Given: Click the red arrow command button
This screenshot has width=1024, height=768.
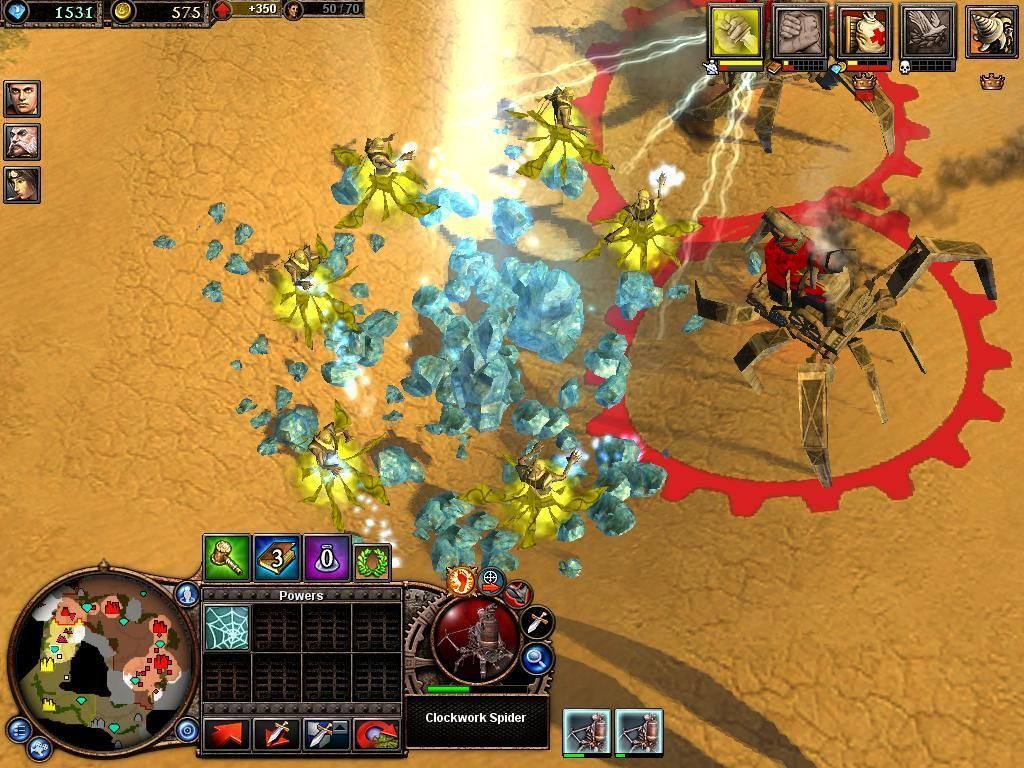Looking at the screenshot, I should click(227, 734).
